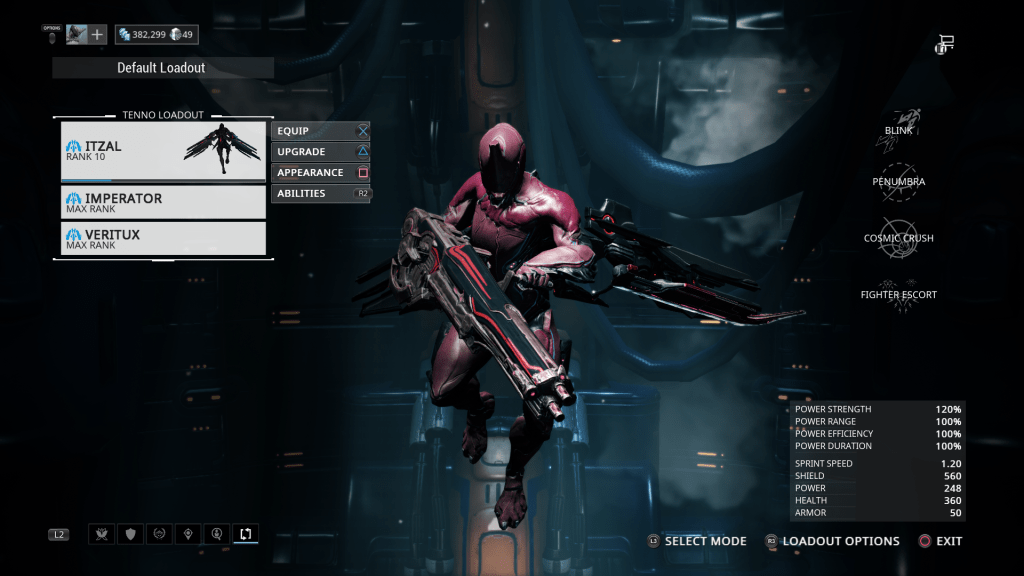1024x576 pixels.
Task: Select the Itzal archwing loadout slot
Action: (x=163, y=151)
